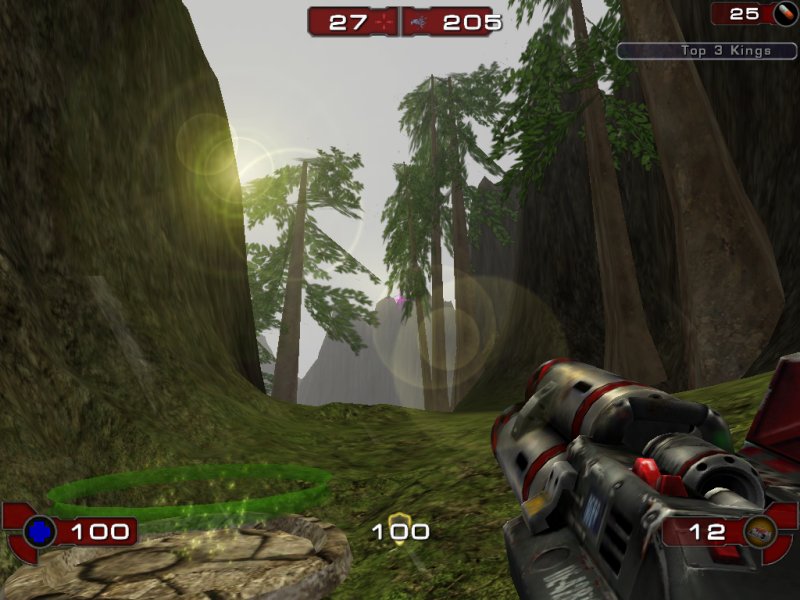Open the Top 3 Kings panel

tap(706, 50)
